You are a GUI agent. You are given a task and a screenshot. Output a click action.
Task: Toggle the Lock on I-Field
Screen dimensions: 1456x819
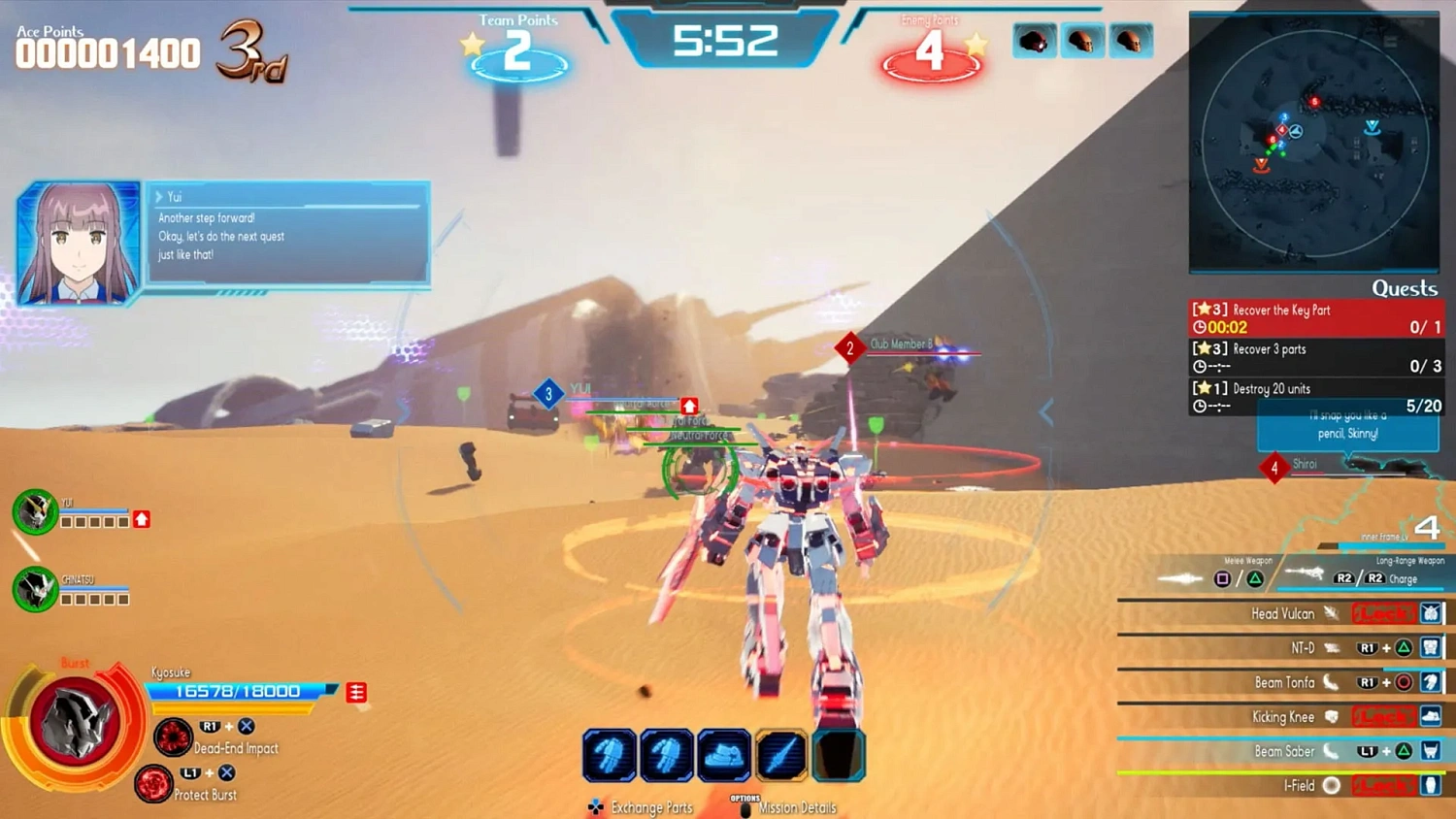tap(1385, 785)
